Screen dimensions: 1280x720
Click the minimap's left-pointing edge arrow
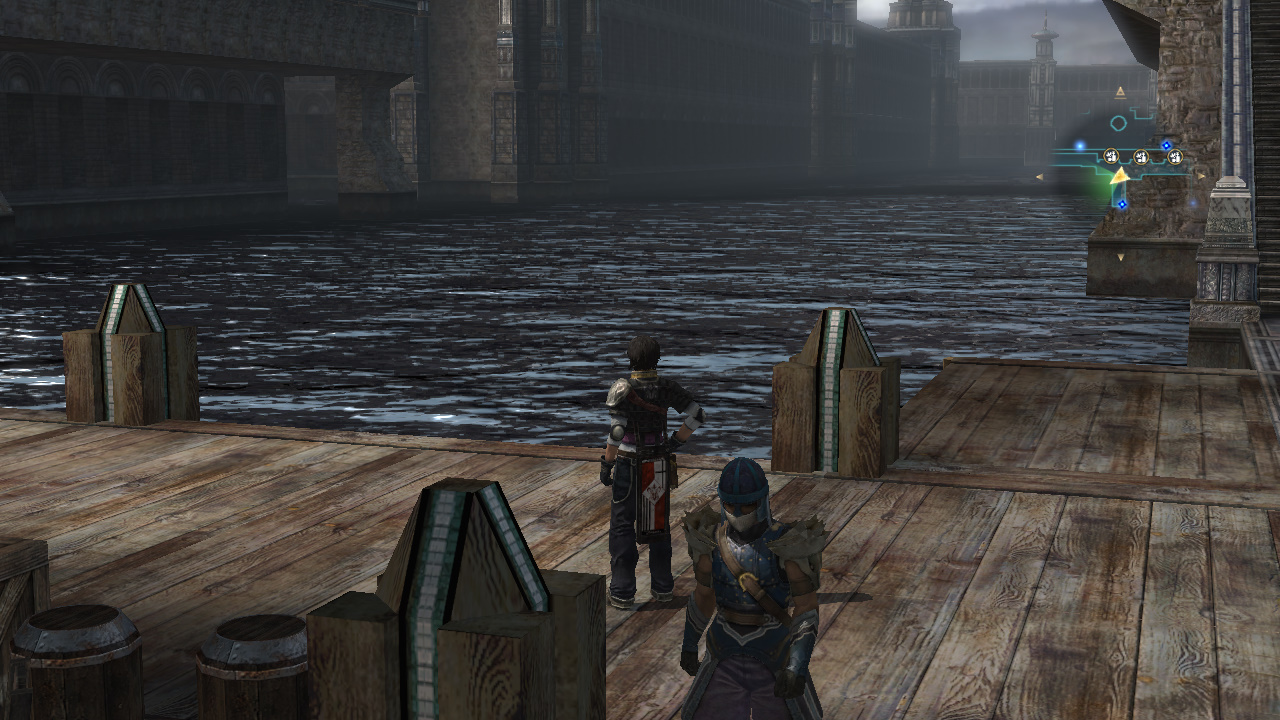[x=1039, y=177]
